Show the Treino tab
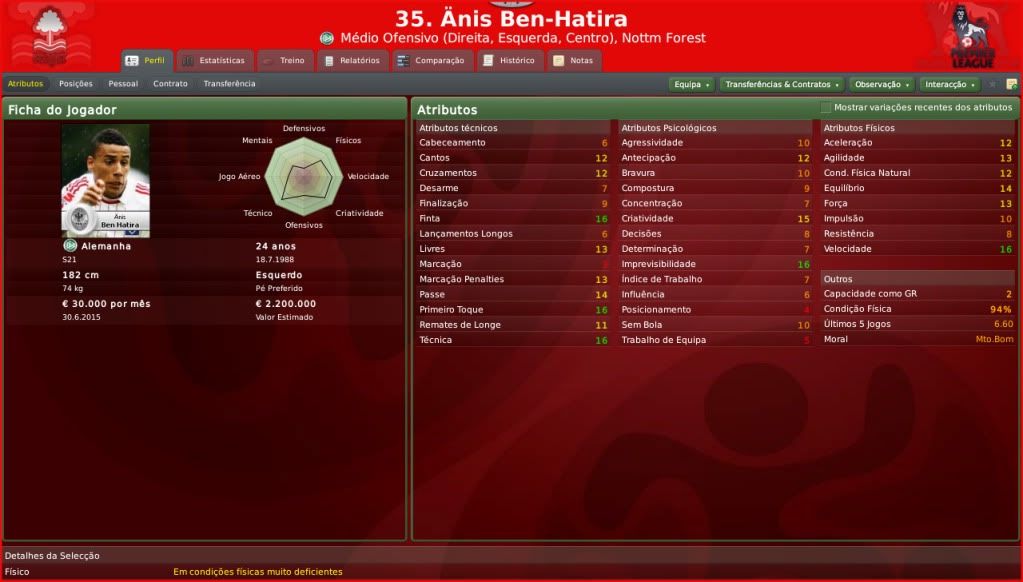The width and height of the screenshot is (1023, 582). 284,61
